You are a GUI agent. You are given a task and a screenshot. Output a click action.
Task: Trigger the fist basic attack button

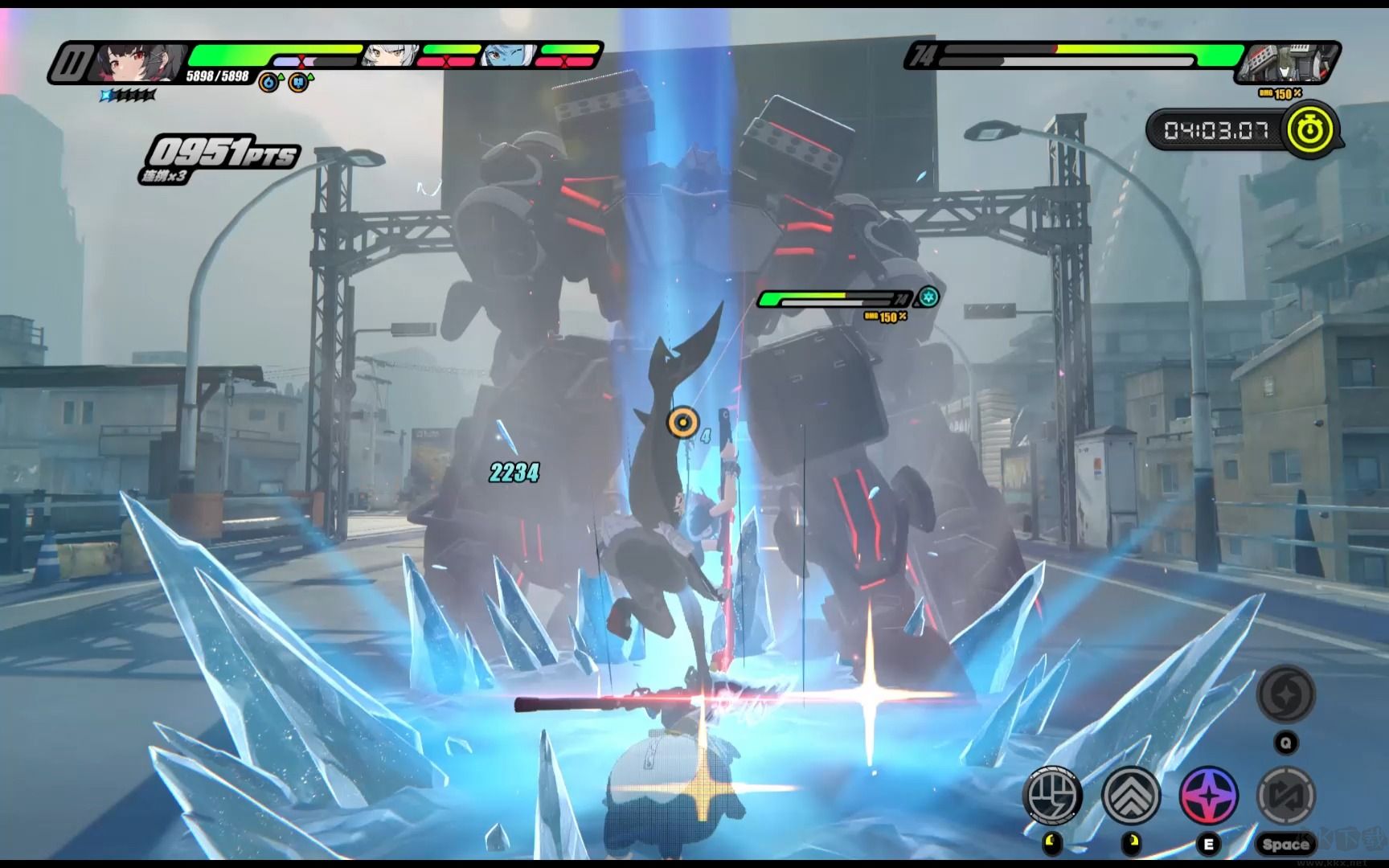click(x=1052, y=795)
